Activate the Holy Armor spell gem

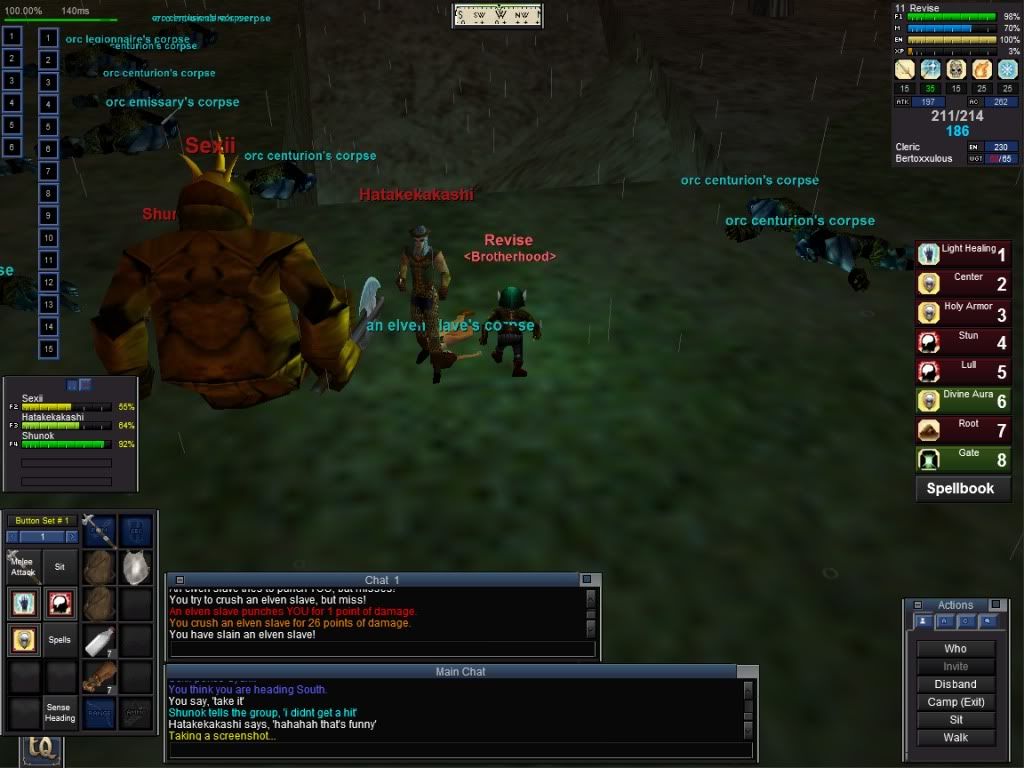964,313
